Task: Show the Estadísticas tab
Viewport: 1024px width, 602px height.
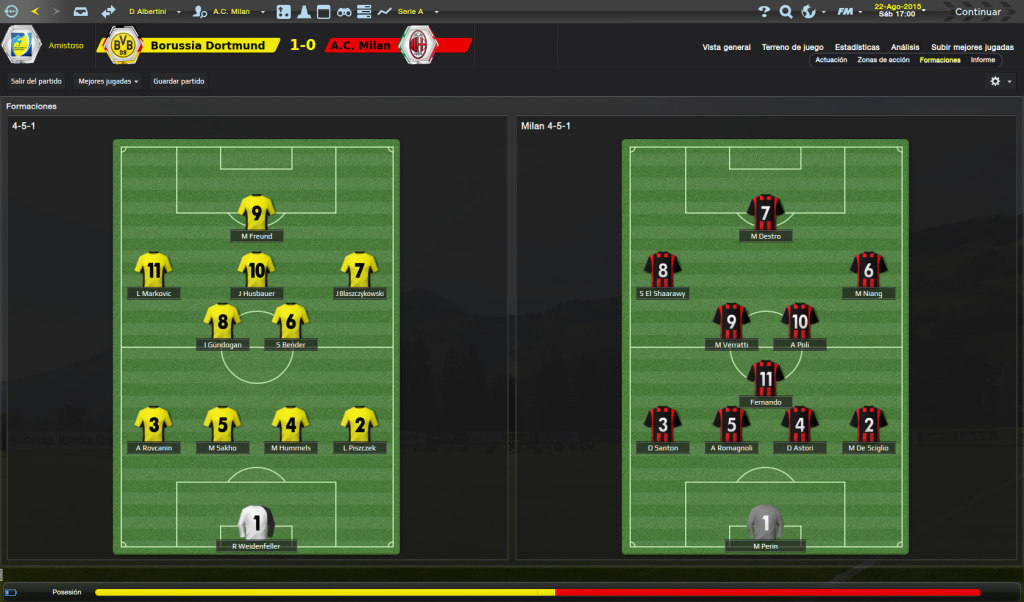Action: (x=857, y=47)
